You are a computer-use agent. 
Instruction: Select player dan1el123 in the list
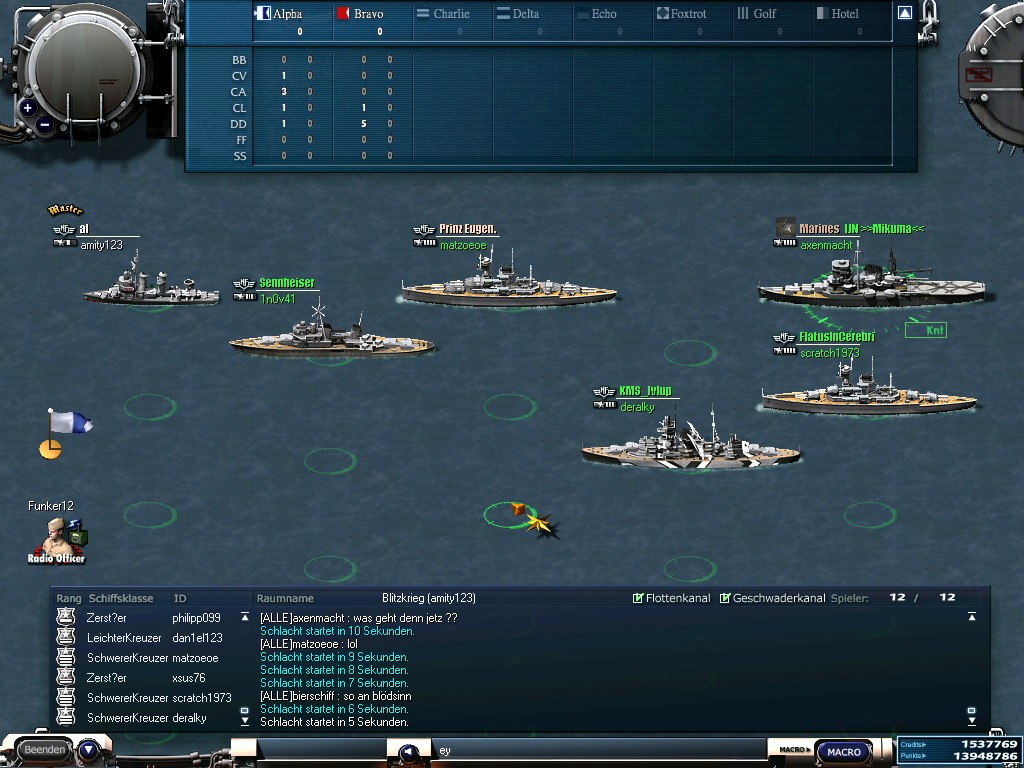coord(197,638)
